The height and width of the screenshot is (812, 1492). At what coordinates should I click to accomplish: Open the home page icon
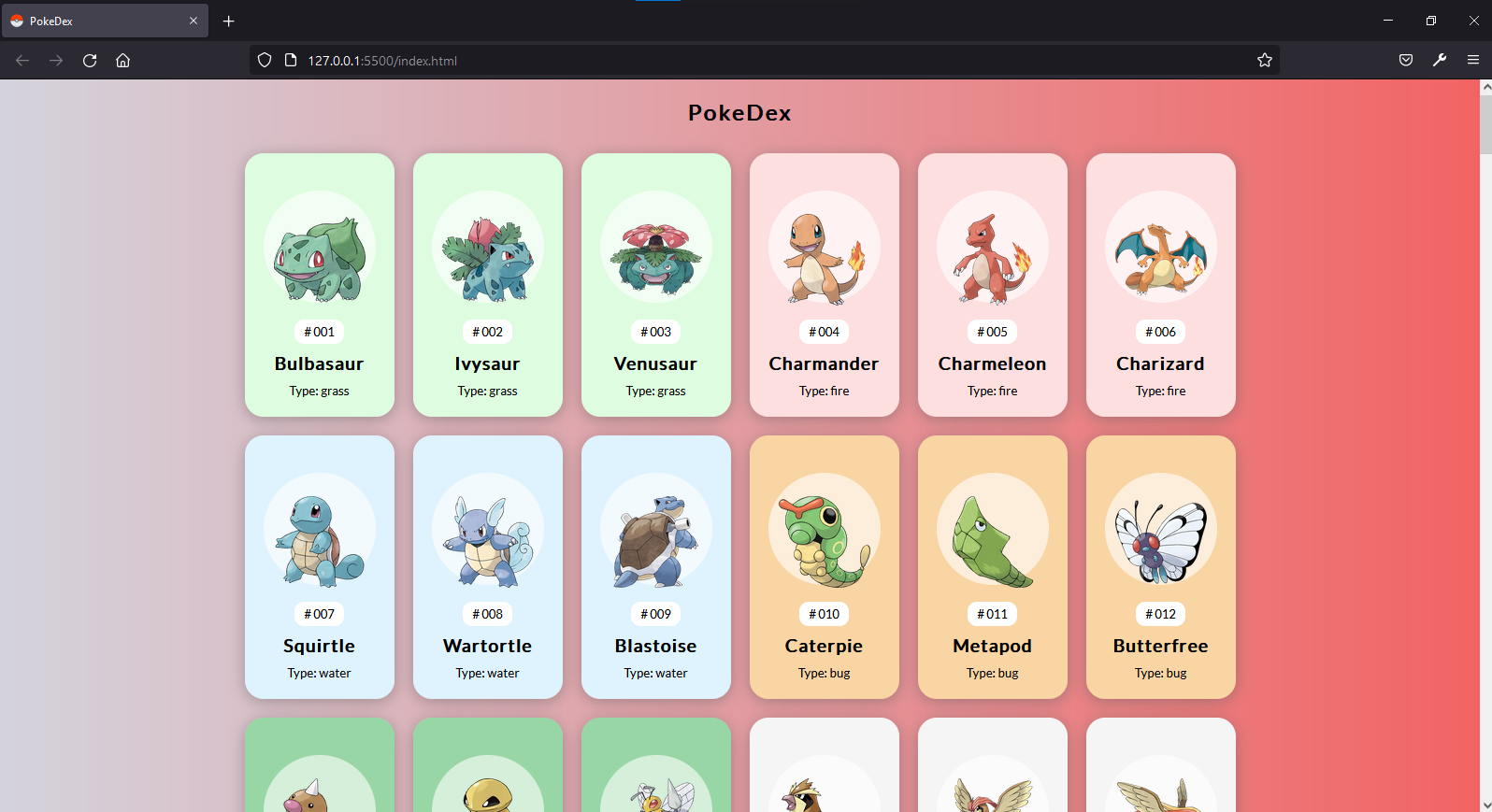tap(122, 60)
